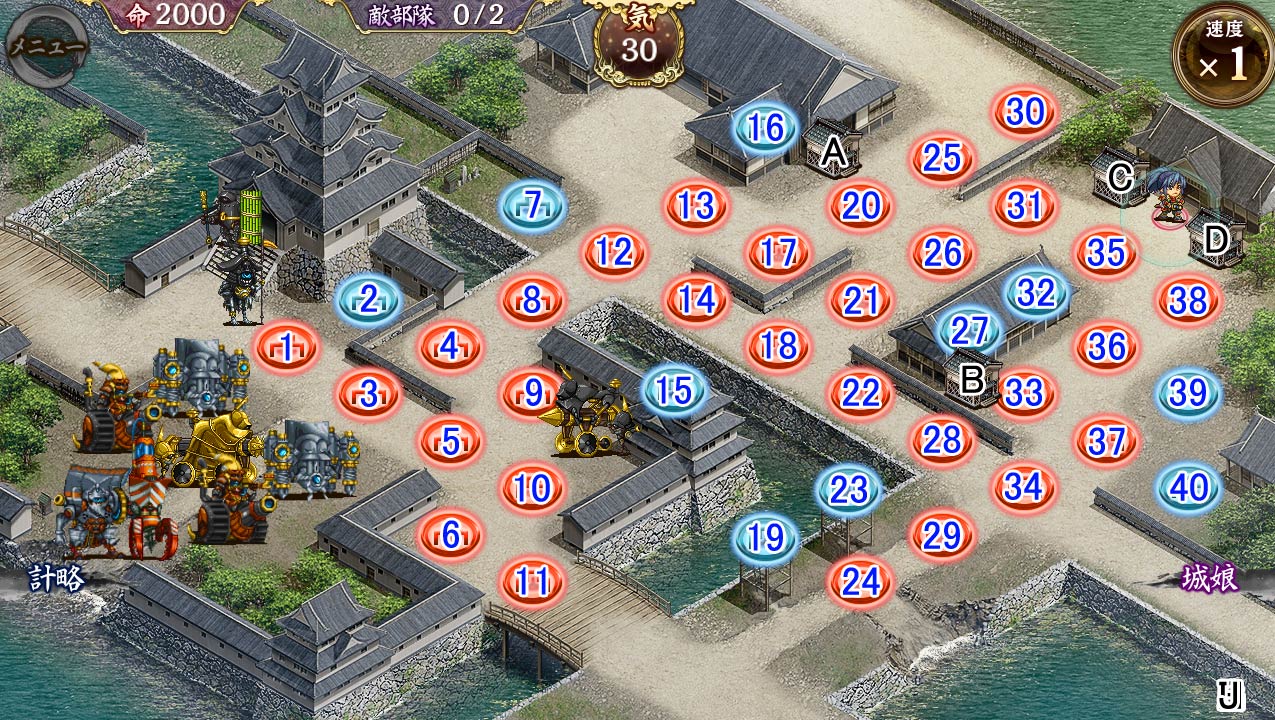Select red placement tile 11
The image size is (1275, 720).
[532, 581]
